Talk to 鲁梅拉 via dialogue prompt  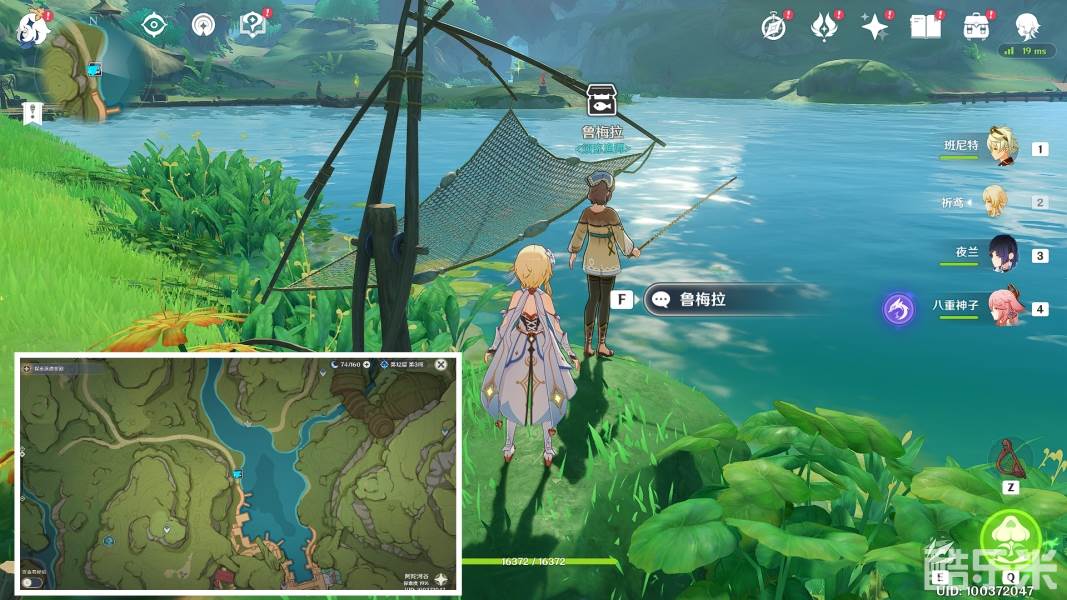click(728, 299)
